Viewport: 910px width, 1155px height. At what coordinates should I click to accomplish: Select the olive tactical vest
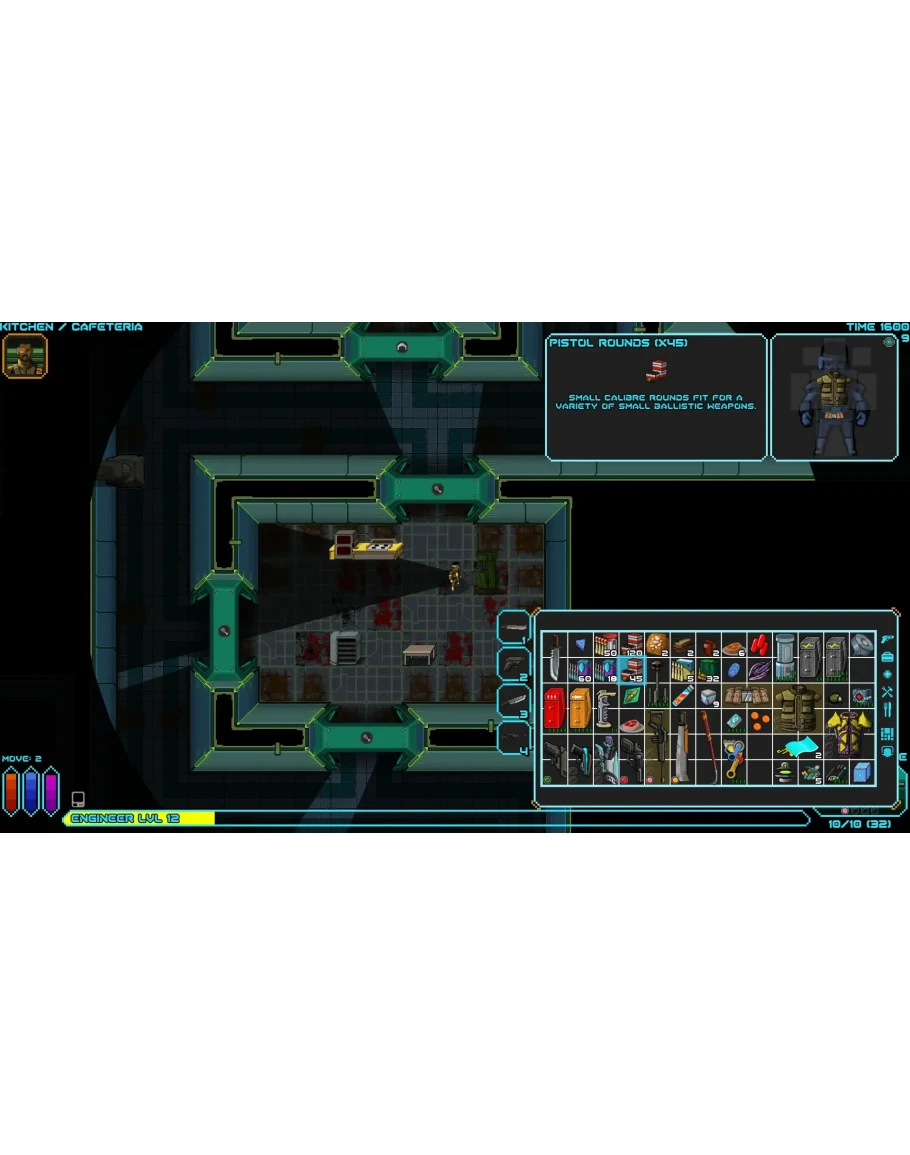tap(796, 708)
